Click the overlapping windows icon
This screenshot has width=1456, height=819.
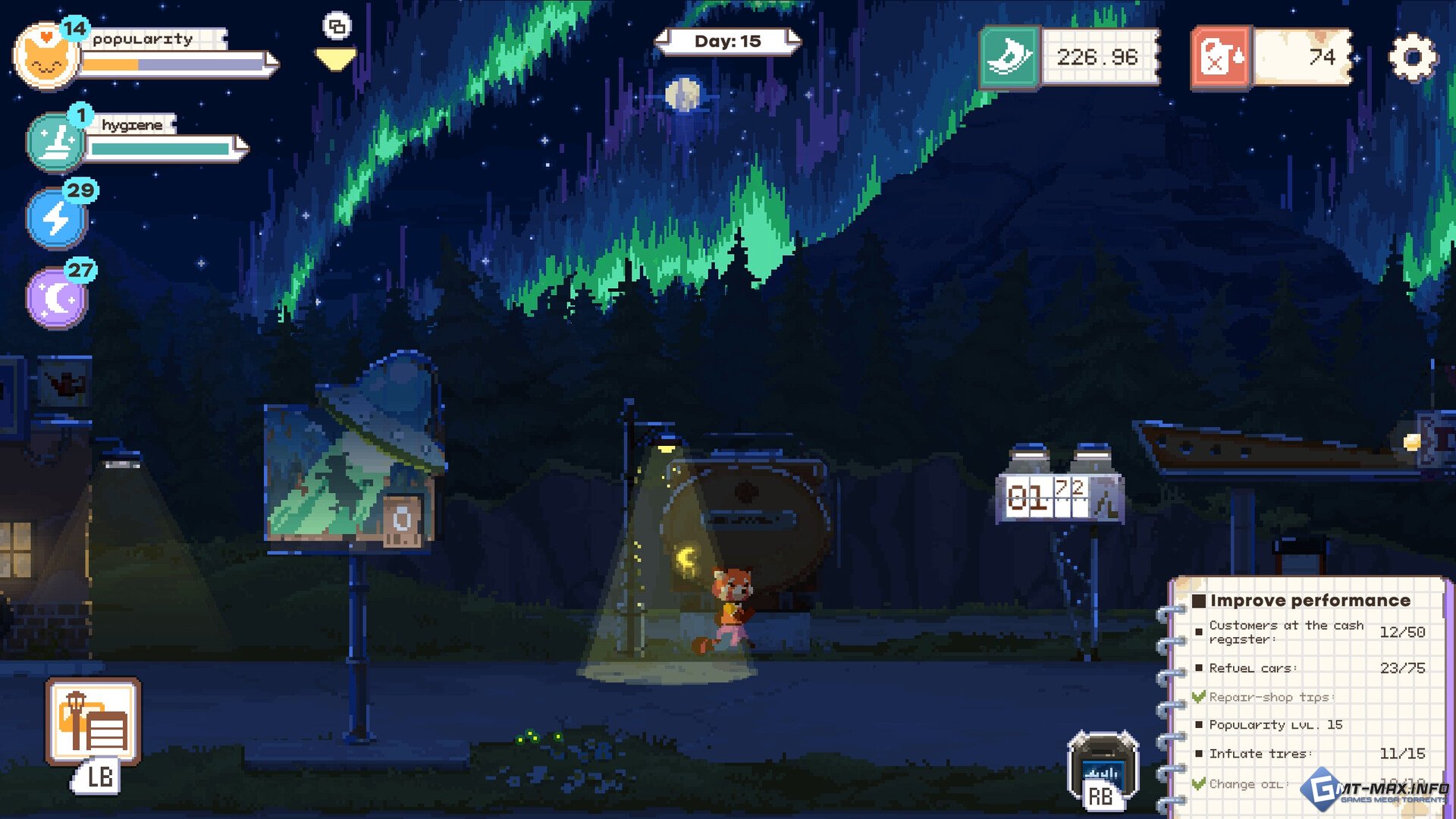point(337,27)
